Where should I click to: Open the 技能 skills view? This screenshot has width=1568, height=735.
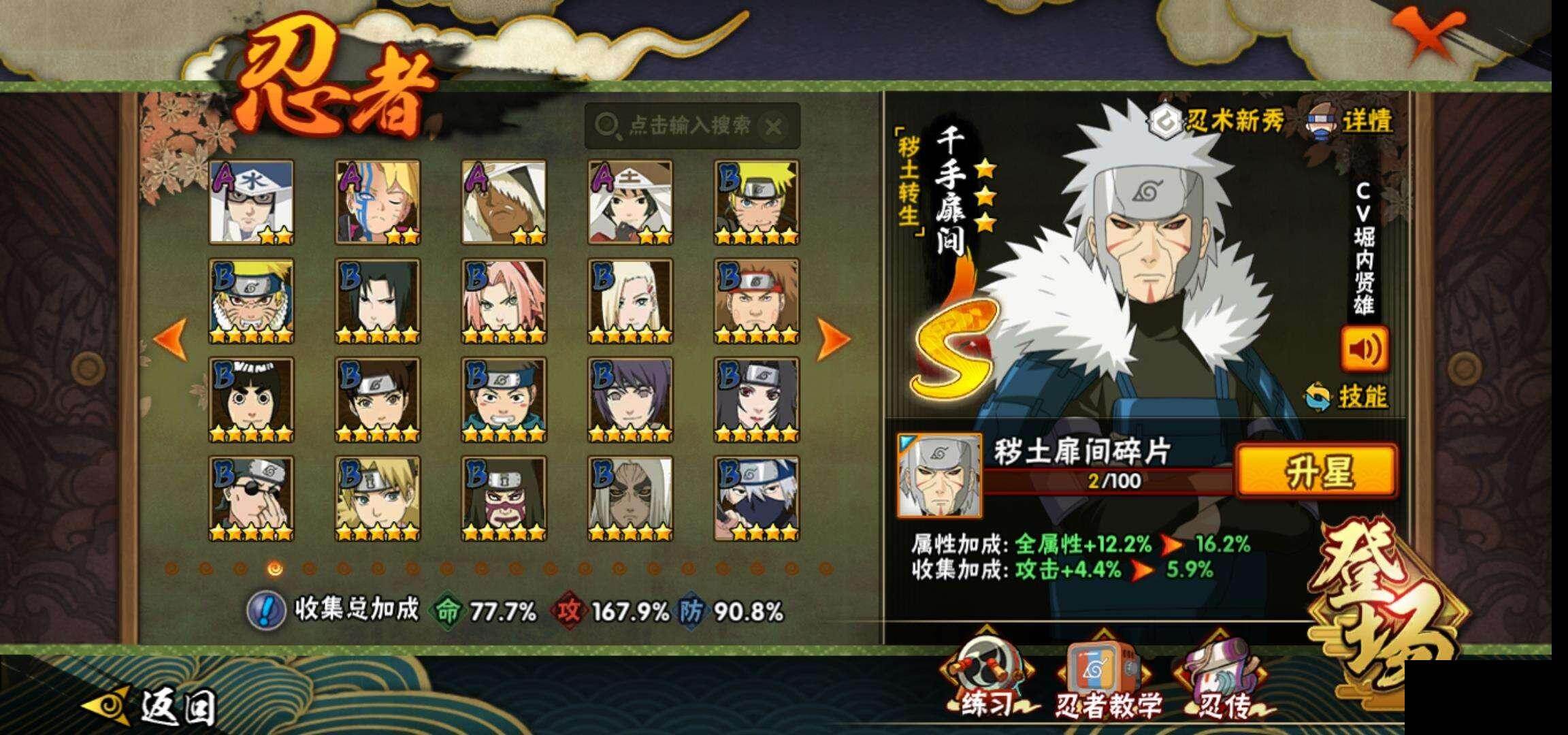(1349, 396)
